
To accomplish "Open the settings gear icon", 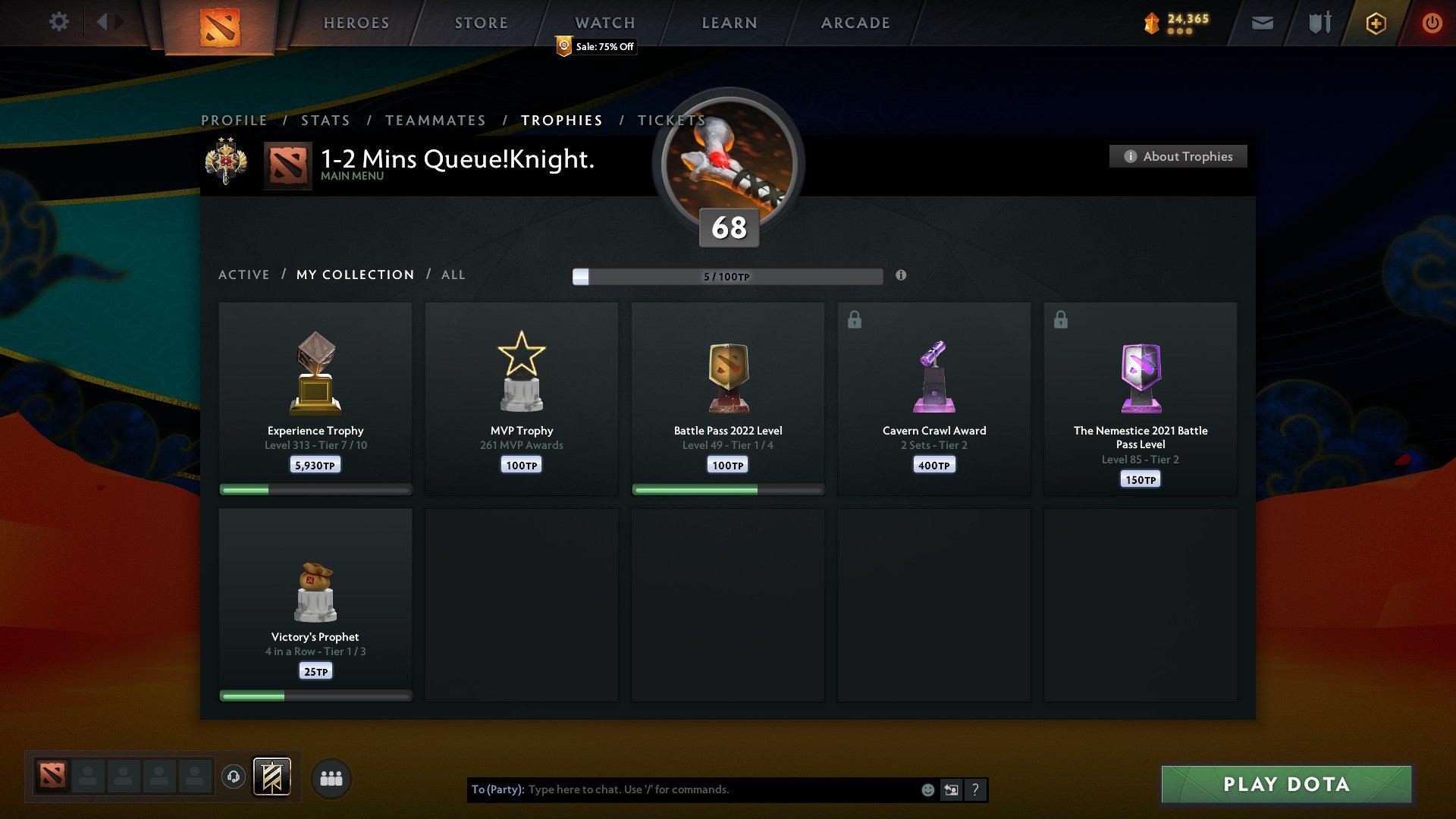I will click(x=59, y=22).
